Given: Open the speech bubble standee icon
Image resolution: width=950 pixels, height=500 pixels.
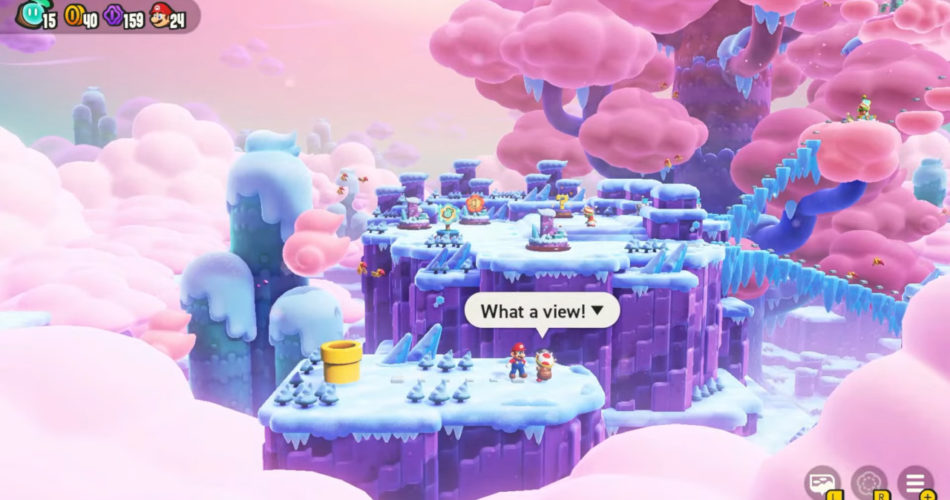Looking at the screenshot, I should [x=823, y=482].
